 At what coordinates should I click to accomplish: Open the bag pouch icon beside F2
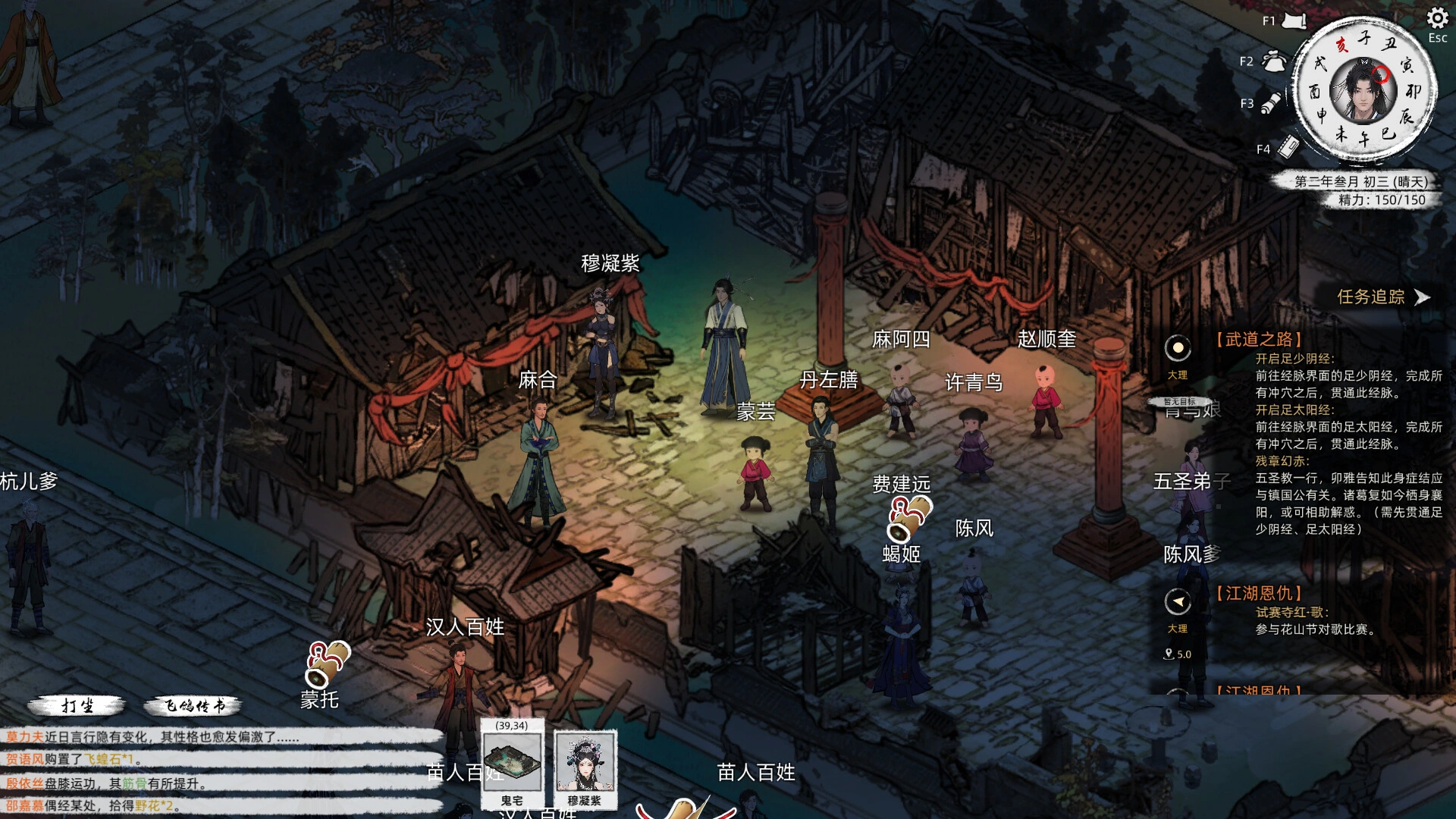pos(1274,61)
